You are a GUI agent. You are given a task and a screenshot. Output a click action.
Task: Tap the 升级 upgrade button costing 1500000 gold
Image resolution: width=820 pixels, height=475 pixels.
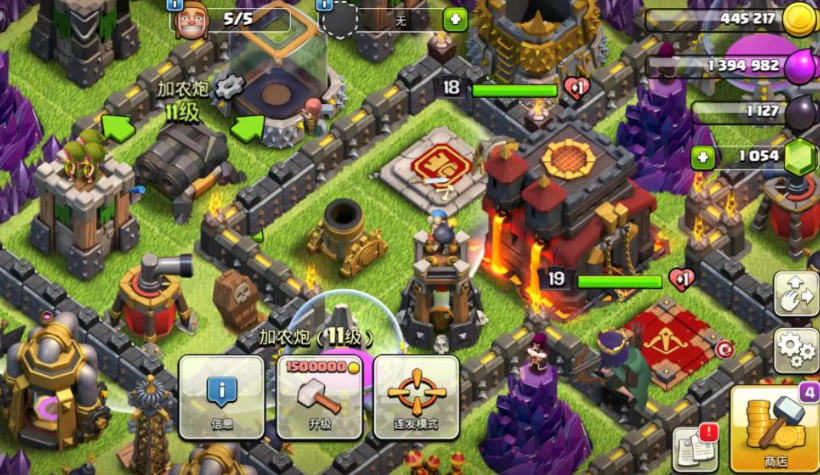319,398
